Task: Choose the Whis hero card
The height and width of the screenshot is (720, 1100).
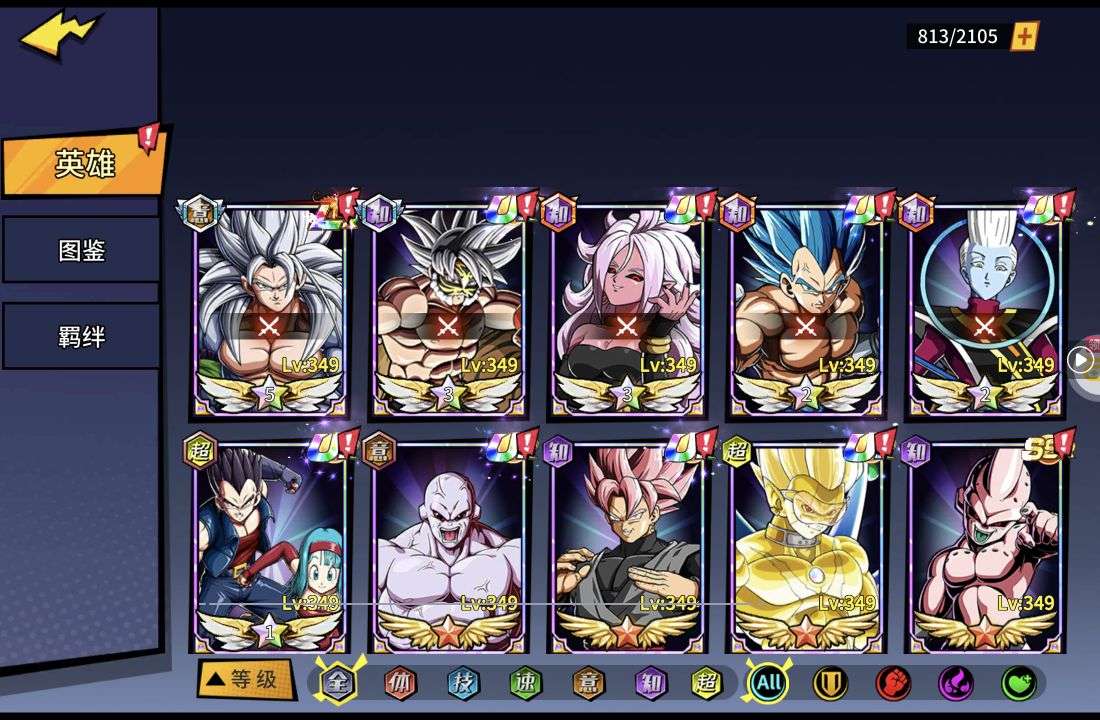Action: coord(986,310)
